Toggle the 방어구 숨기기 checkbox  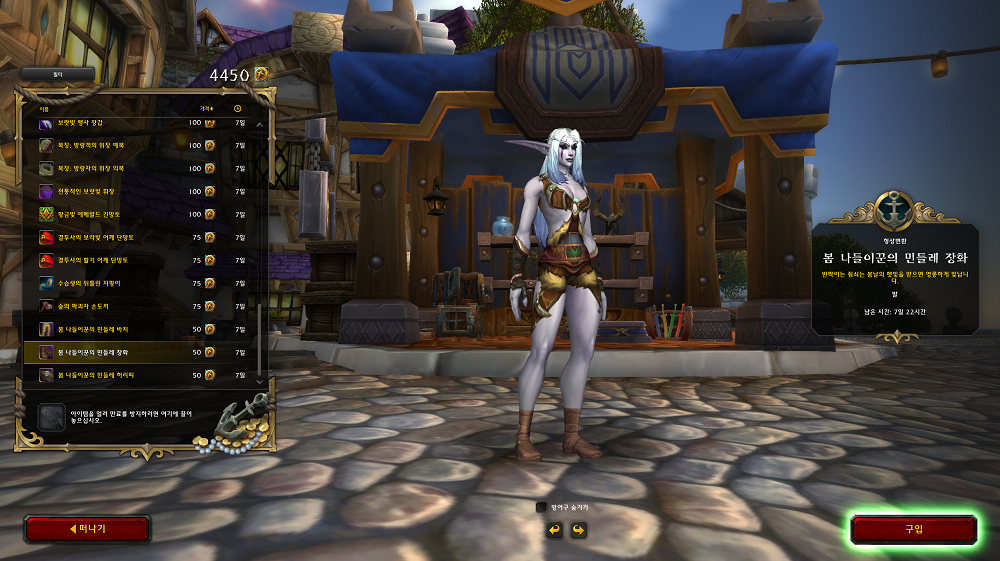(x=541, y=508)
